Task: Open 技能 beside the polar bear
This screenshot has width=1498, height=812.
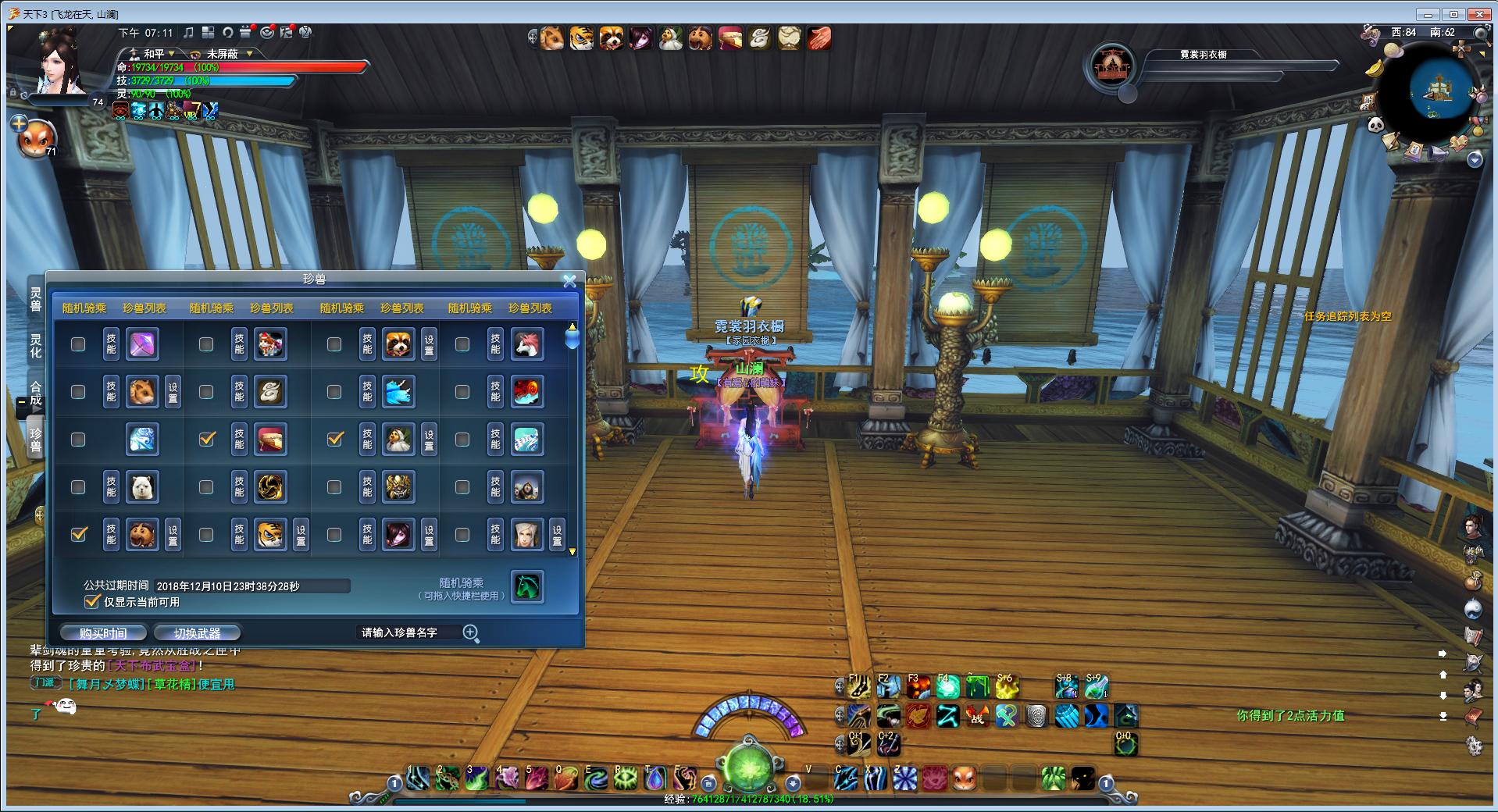Action: pyautogui.click(x=111, y=487)
